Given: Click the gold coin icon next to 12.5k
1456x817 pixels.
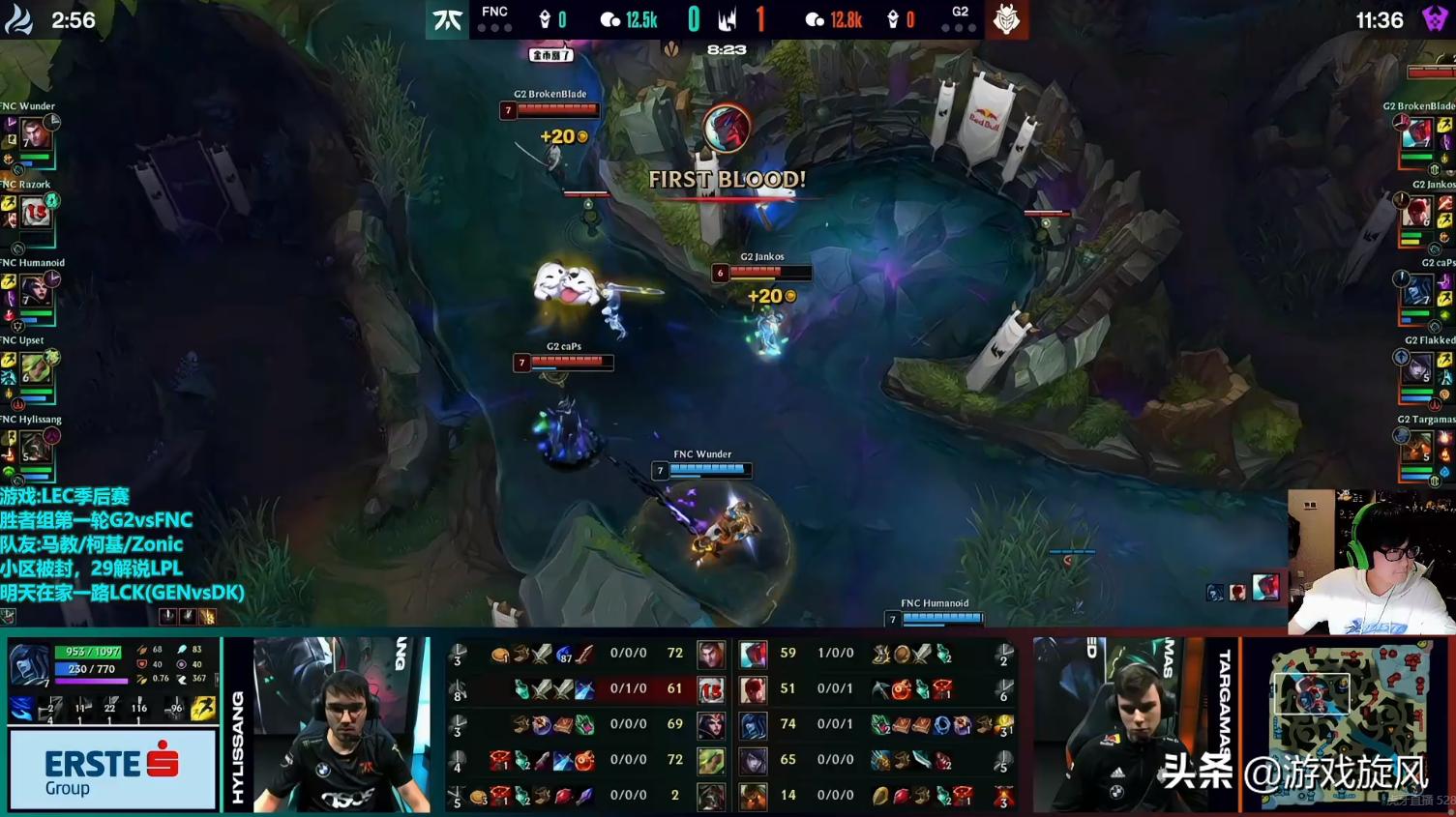Looking at the screenshot, I should pyautogui.click(x=610, y=16).
